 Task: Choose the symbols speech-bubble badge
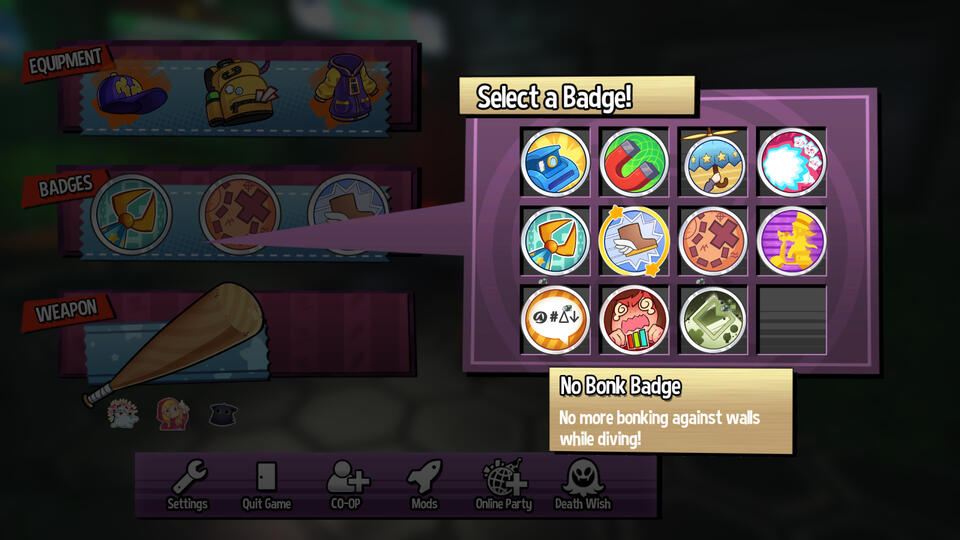[555, 320]
